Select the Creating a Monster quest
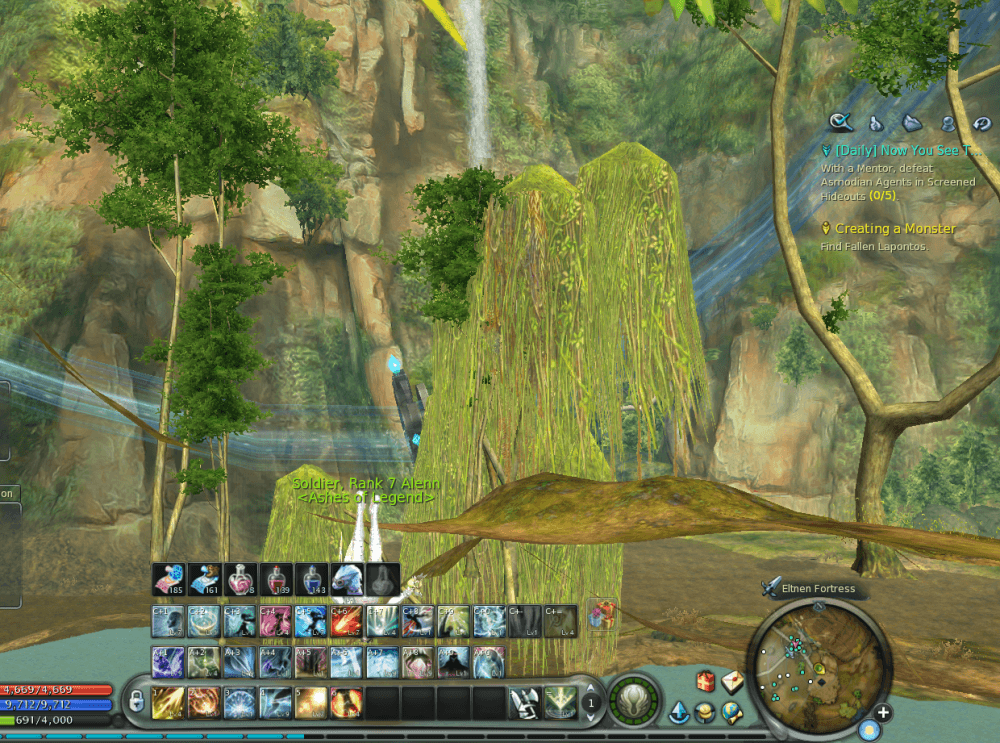The image size is (1000, 743). (895, 229)
